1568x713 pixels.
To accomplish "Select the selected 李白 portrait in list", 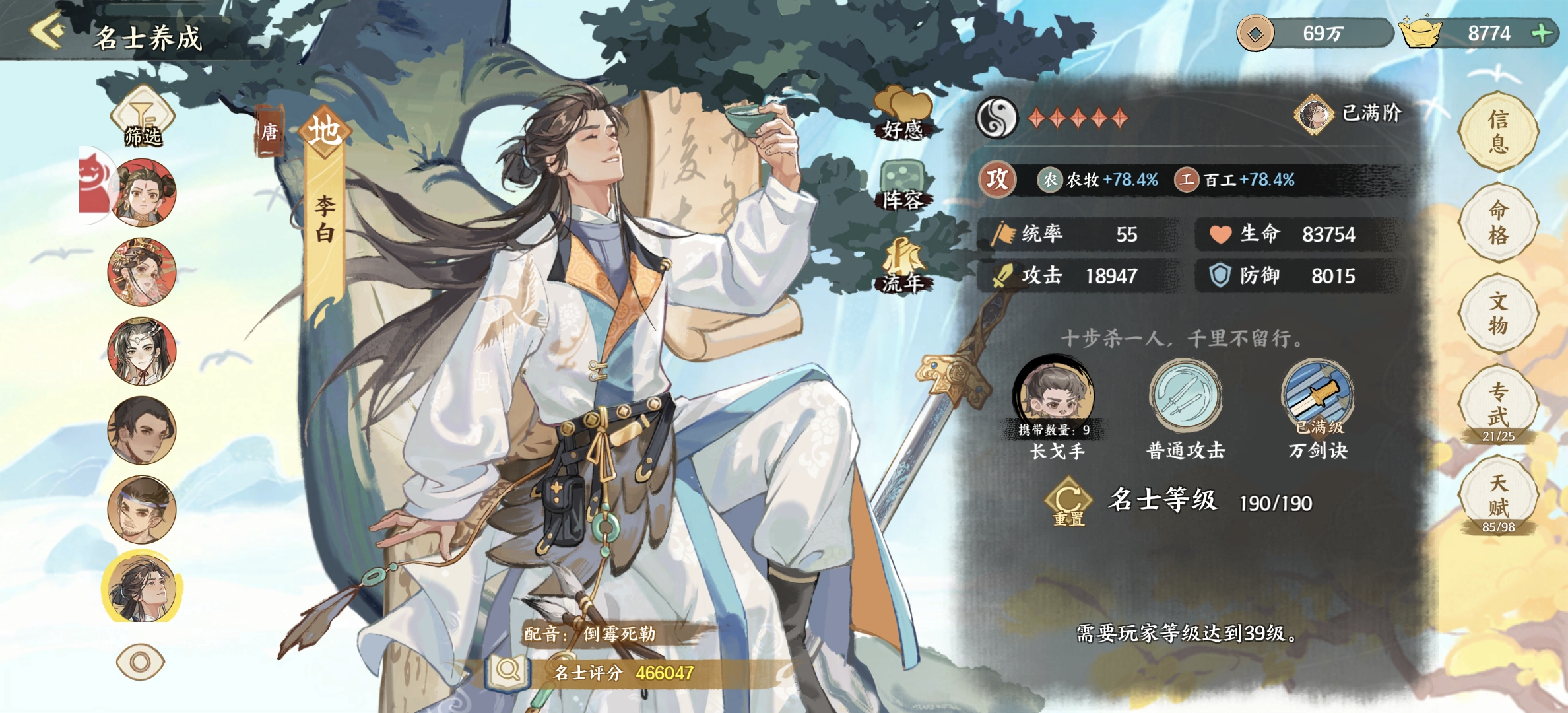I will click(142, 588).
